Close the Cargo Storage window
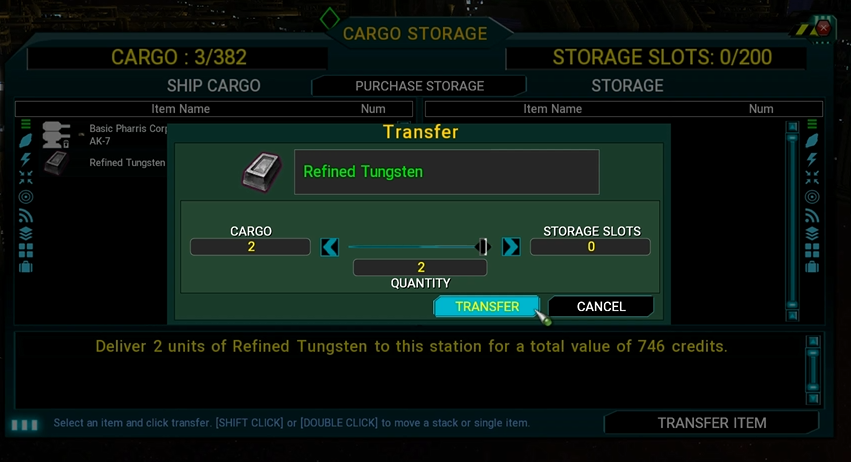This screenshot has width=851, height=462. click(823, 29)
